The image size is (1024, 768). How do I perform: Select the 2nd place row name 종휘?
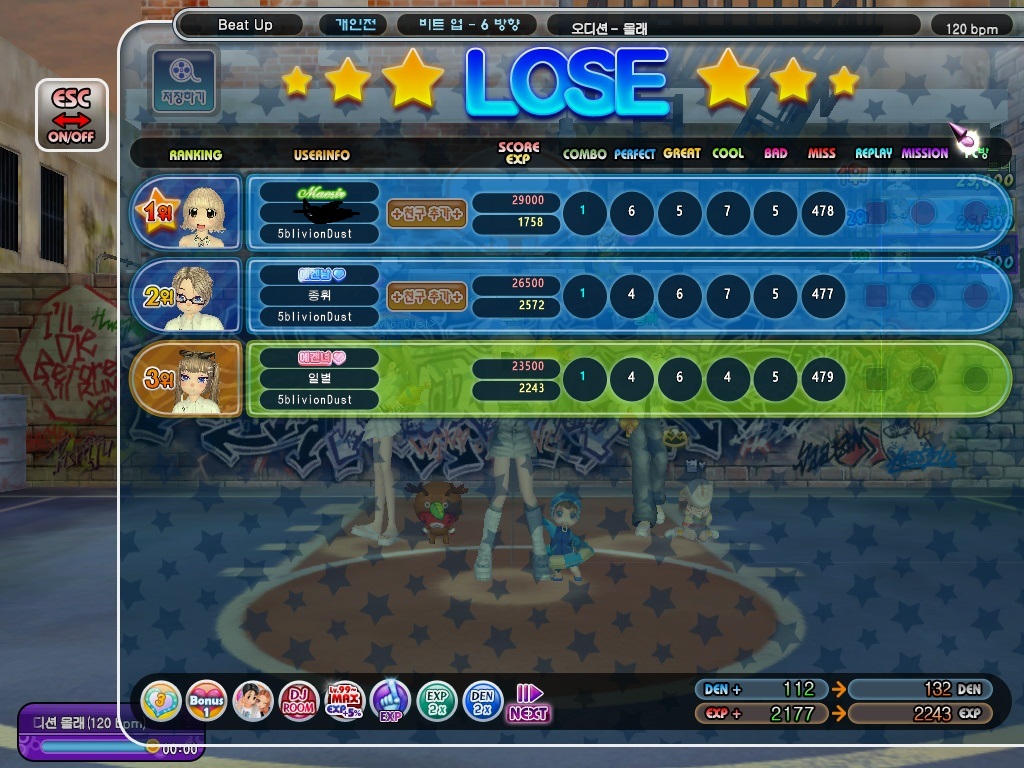[313, 295]
